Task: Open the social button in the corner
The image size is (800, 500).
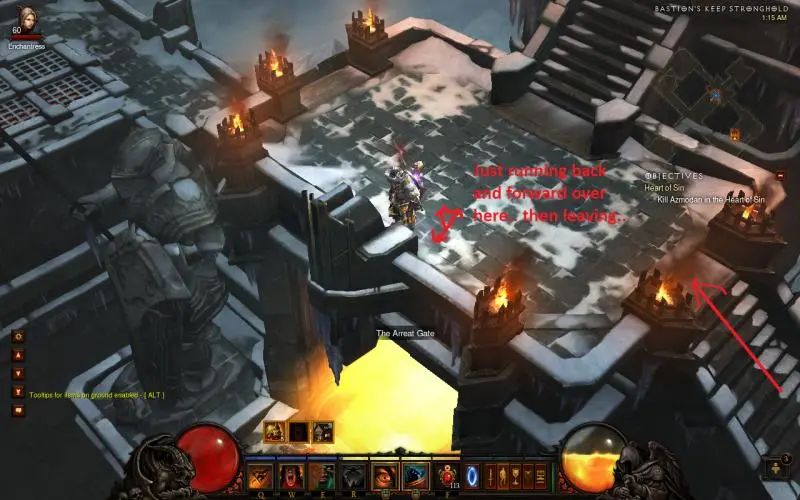Action: coord(775,469)
